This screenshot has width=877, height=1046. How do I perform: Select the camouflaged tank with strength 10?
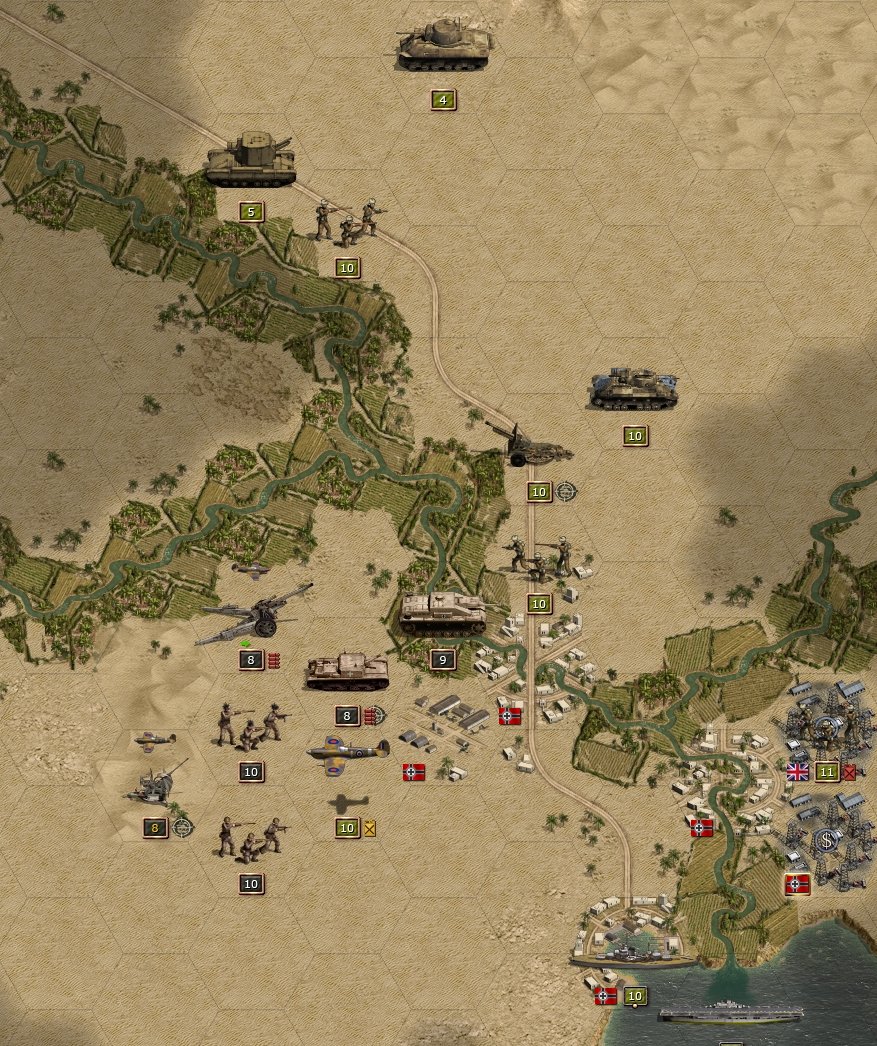tap(633, 389)
